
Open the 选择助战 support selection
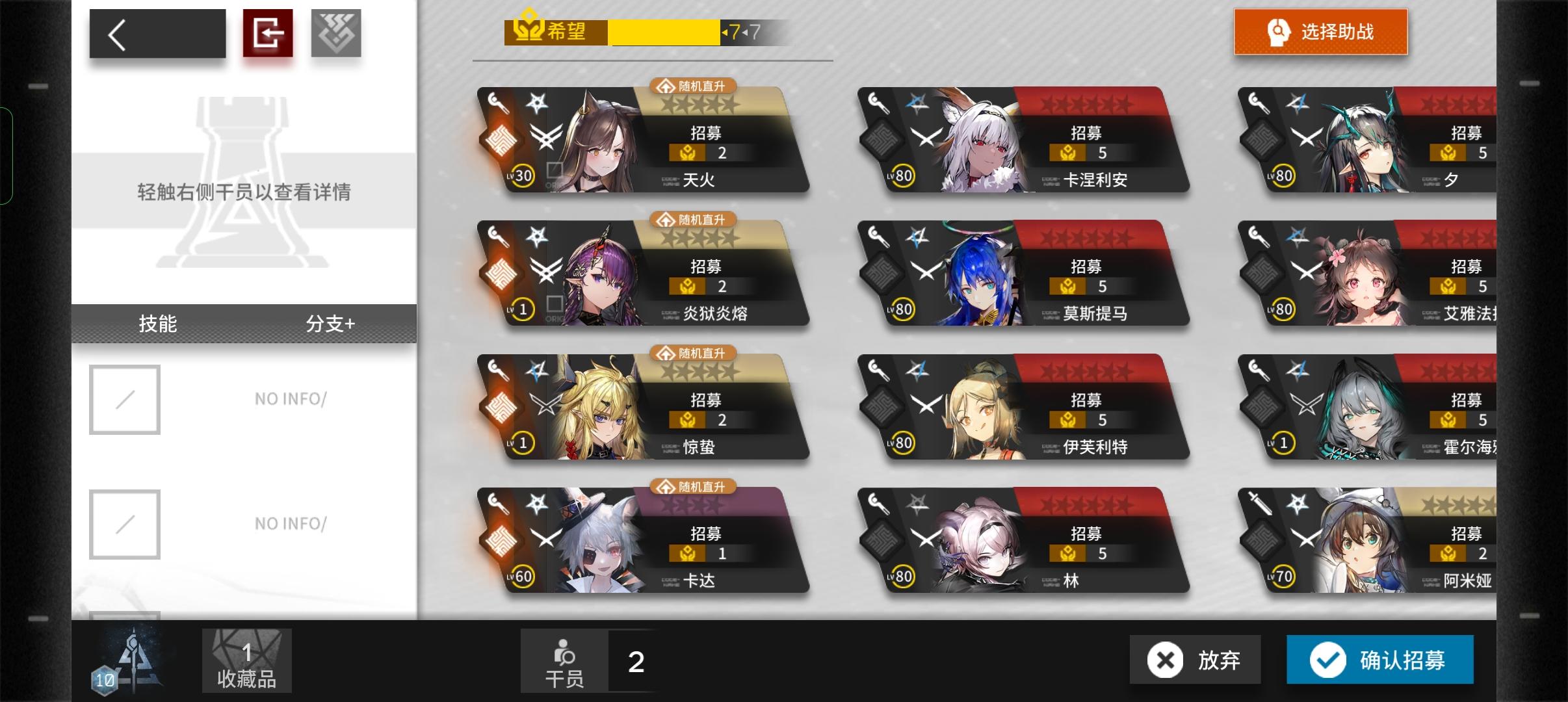click(1322, 31)
